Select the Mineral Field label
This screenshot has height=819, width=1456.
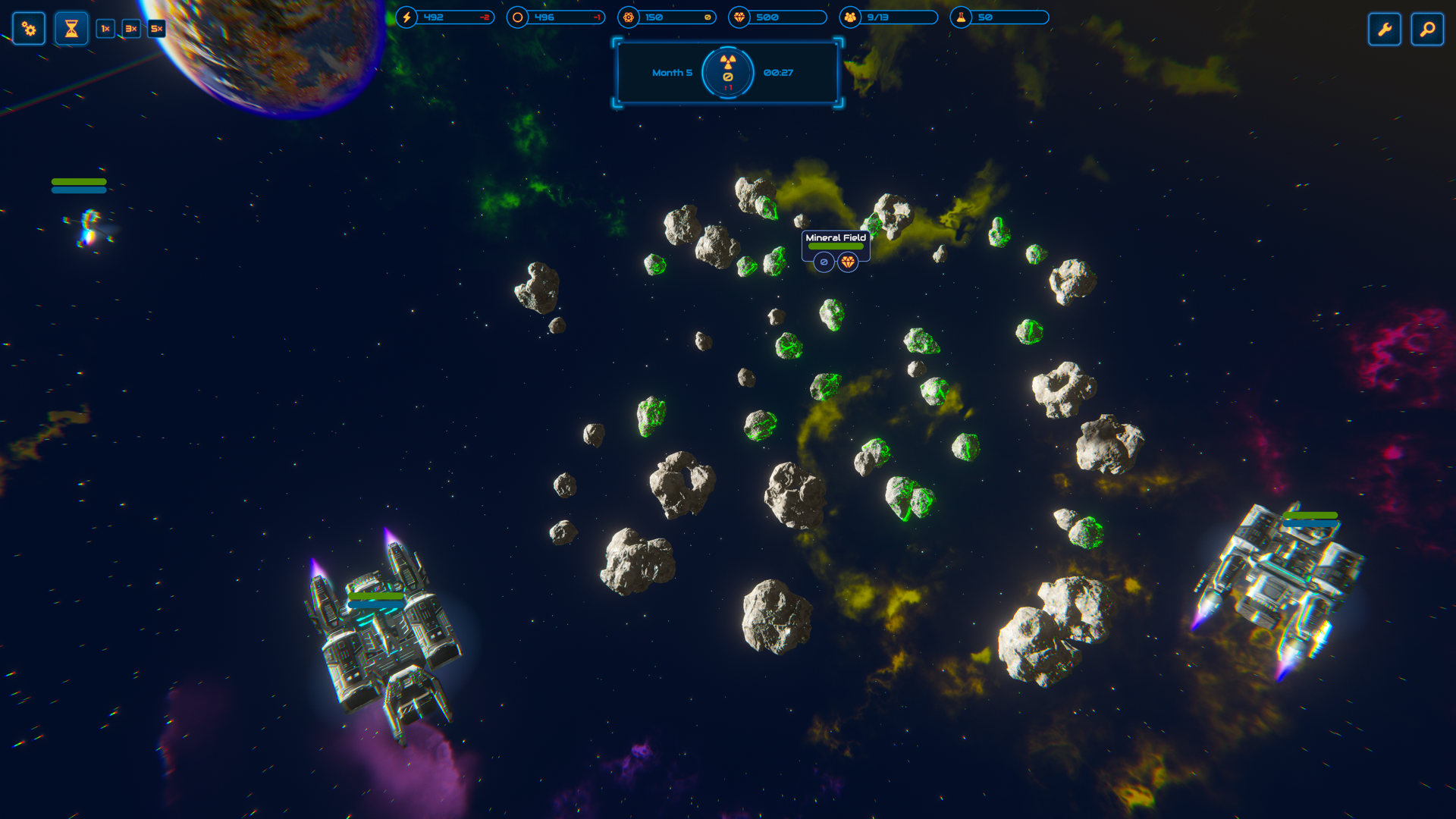pyautogui.click(x=835, y=237)
